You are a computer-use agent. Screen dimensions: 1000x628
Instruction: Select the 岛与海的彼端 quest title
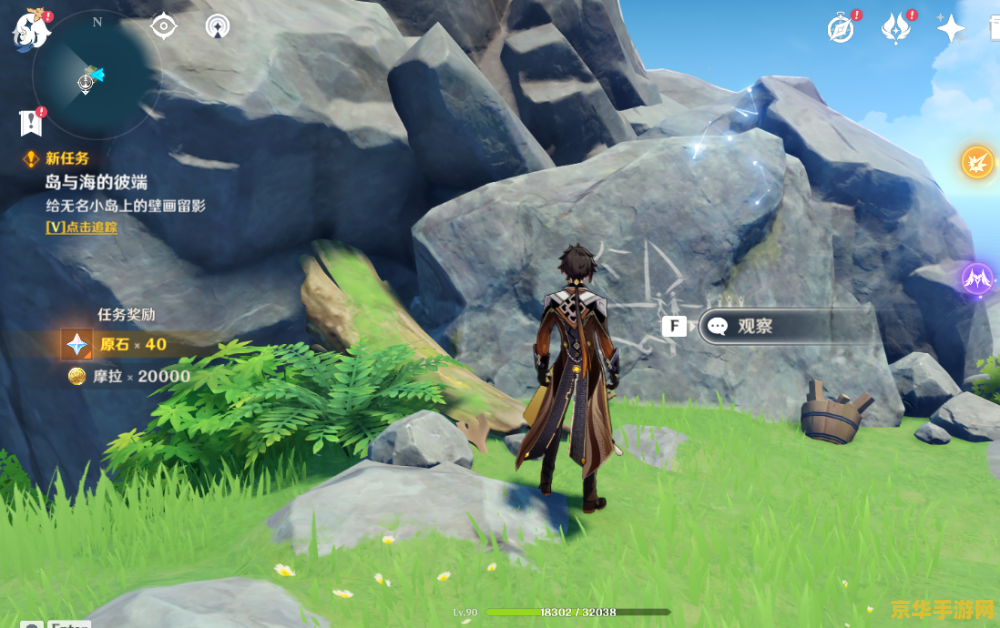[97, 182]
